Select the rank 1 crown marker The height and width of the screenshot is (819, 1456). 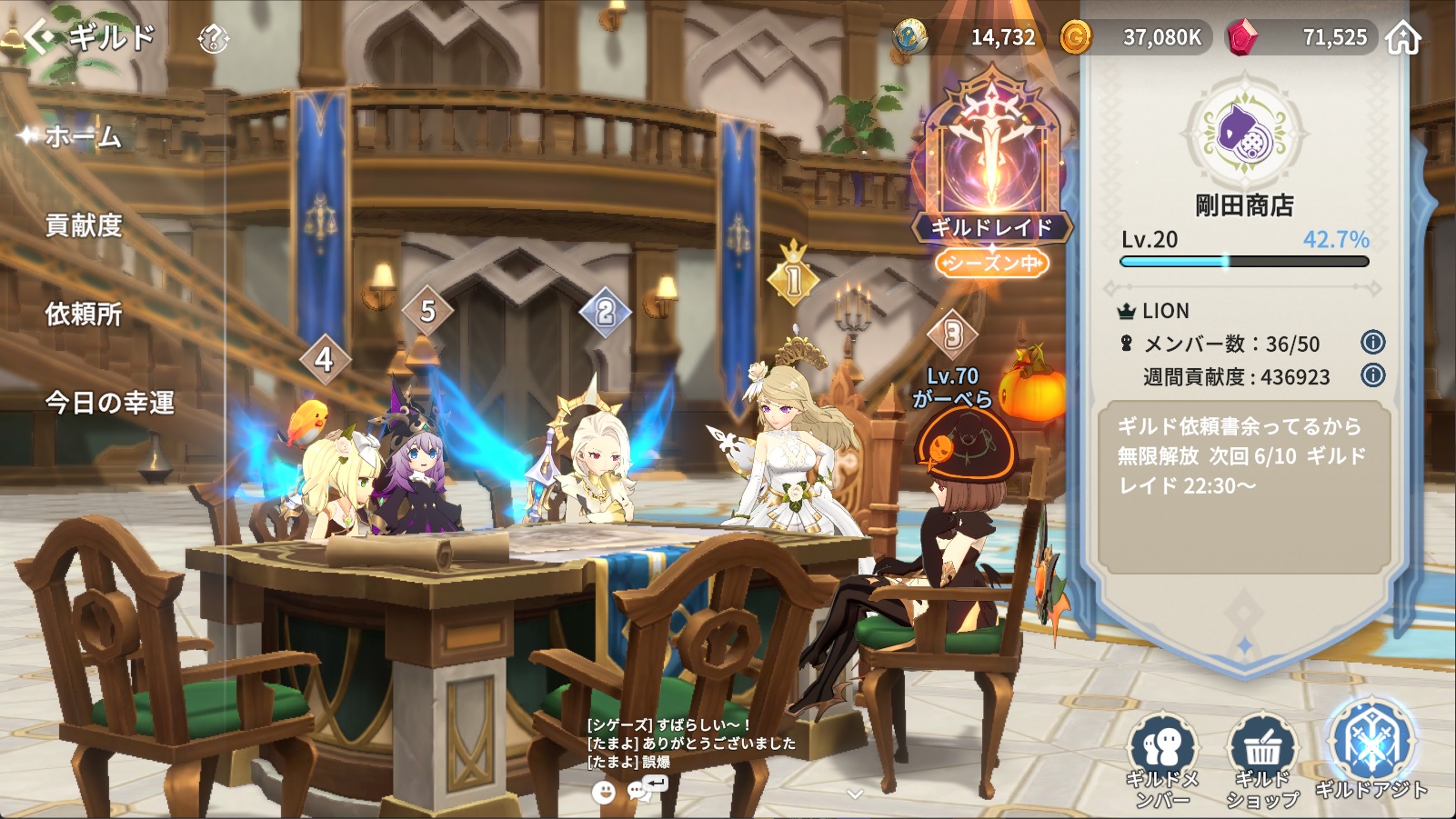click(x=793, y=275)
